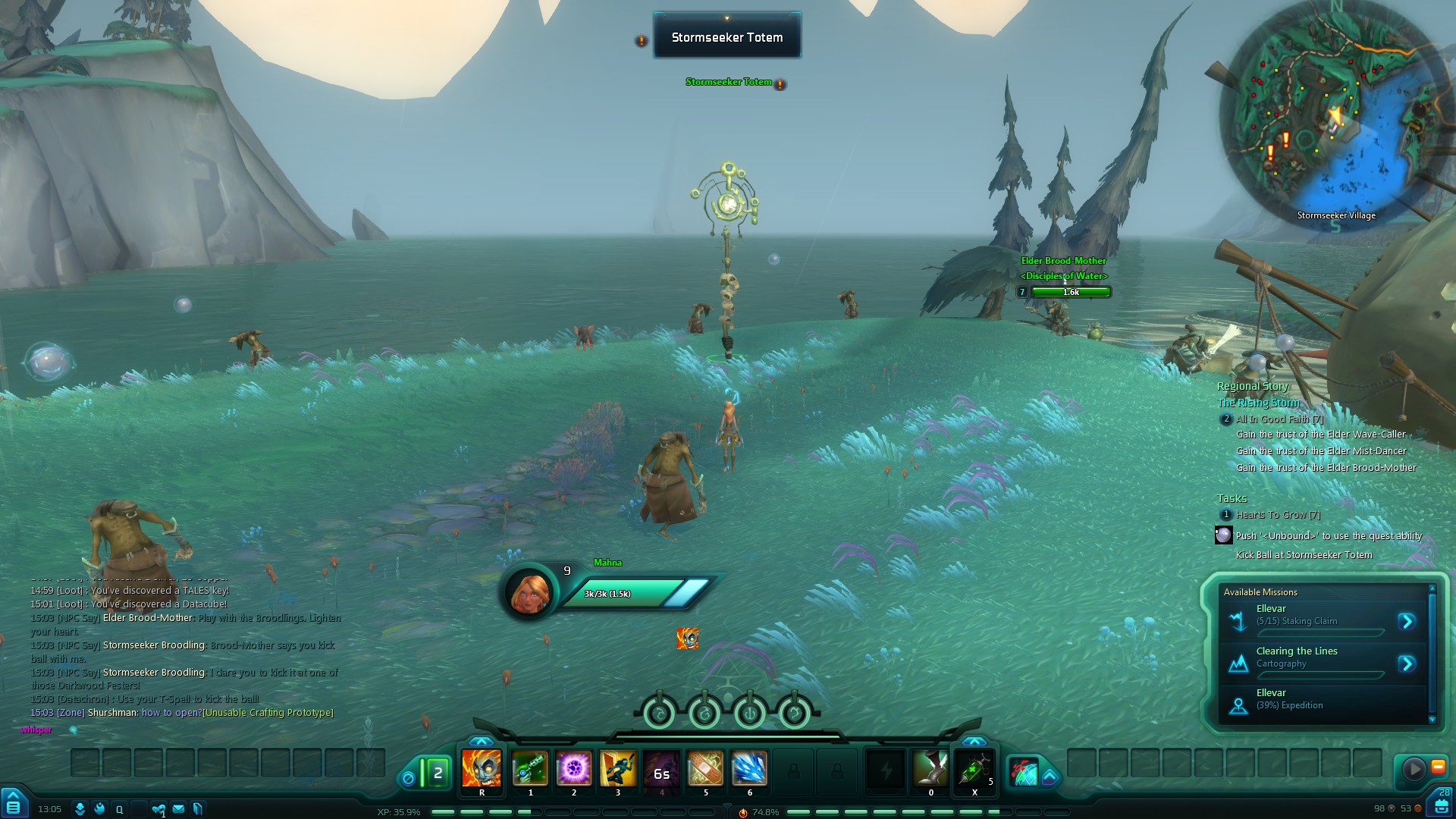Image resolution: width=1456 pixels, height=819 pixels.
Task: Open the inventory bag showing 28
Action: pyautogui.click(x=1442, y=804)
